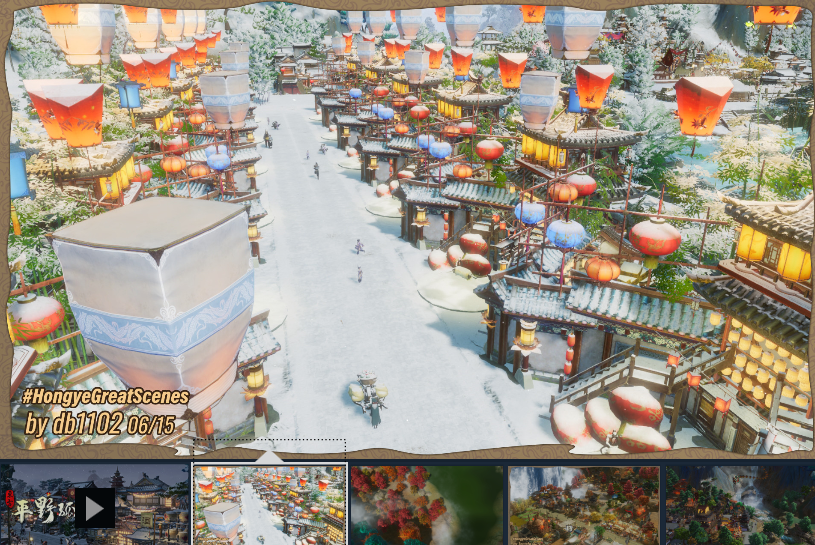Show the dark forest waterfall thumbnail at the strip's end
Screen dimensions: 815x545
point(740,505)
